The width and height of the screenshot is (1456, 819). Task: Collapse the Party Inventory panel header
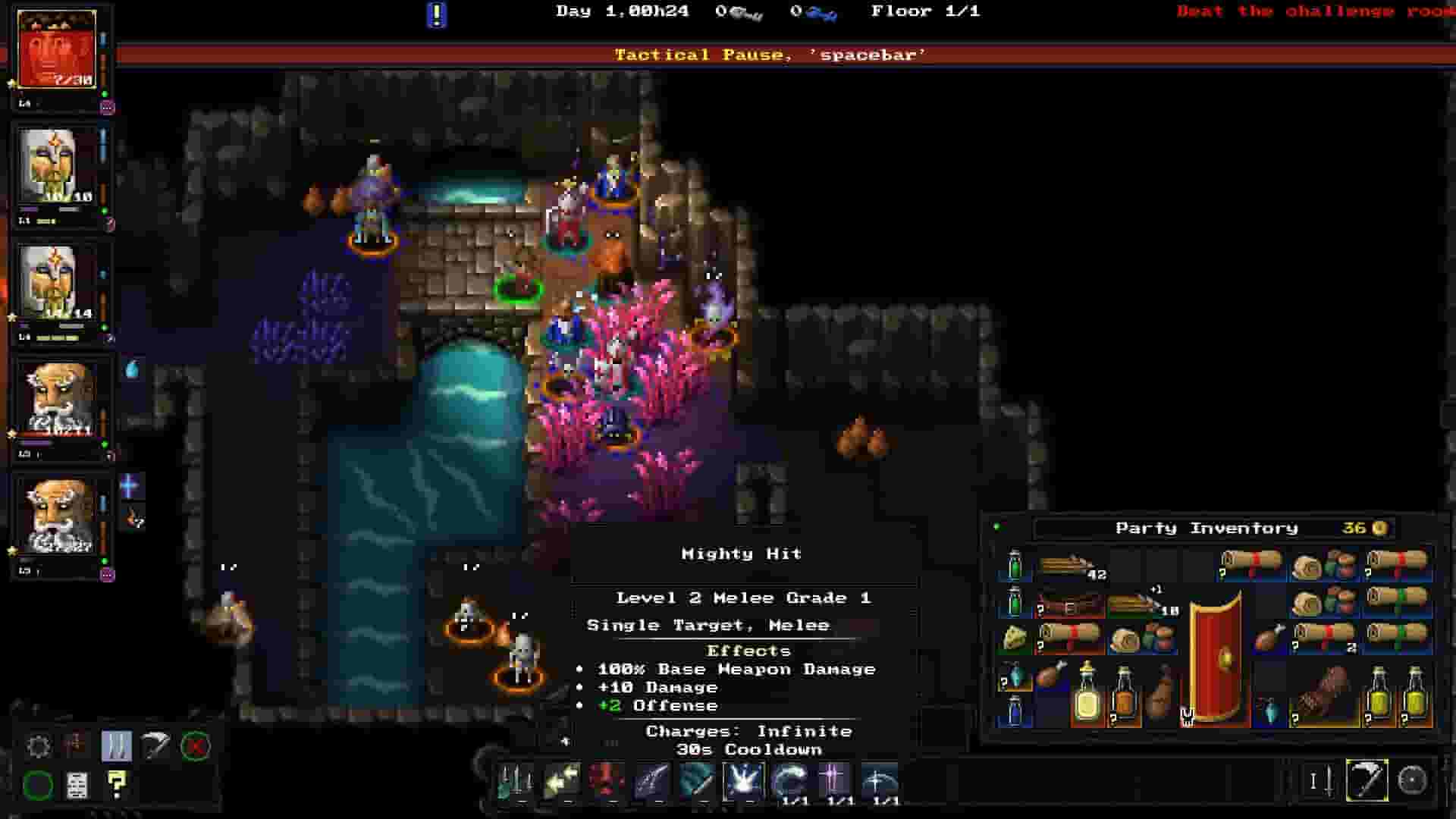point(1206,527)
